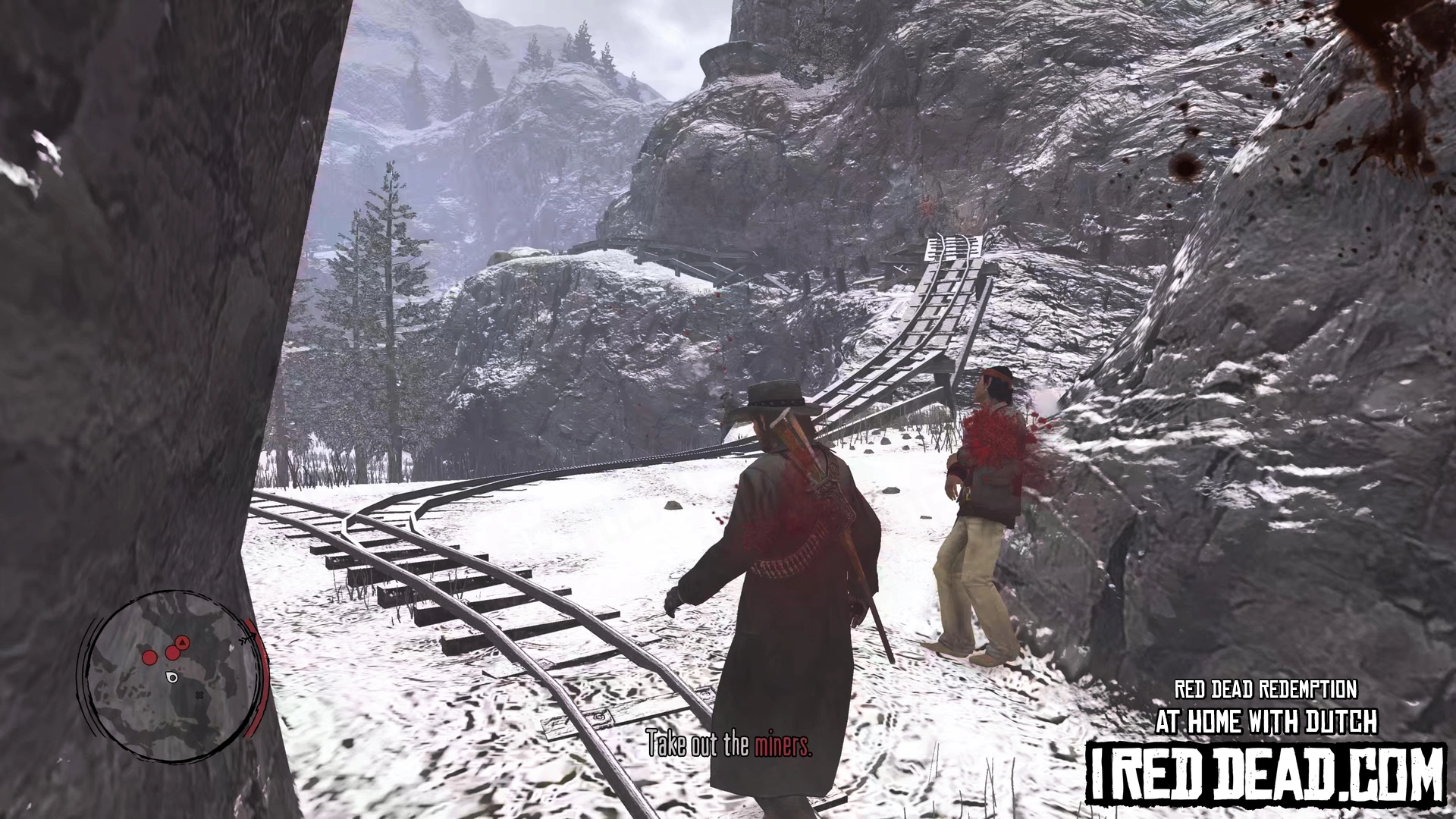Viewport: 1456px width, 819px height.
Task: Select the red enemy marker with triangle
Action: pos(182,643)
